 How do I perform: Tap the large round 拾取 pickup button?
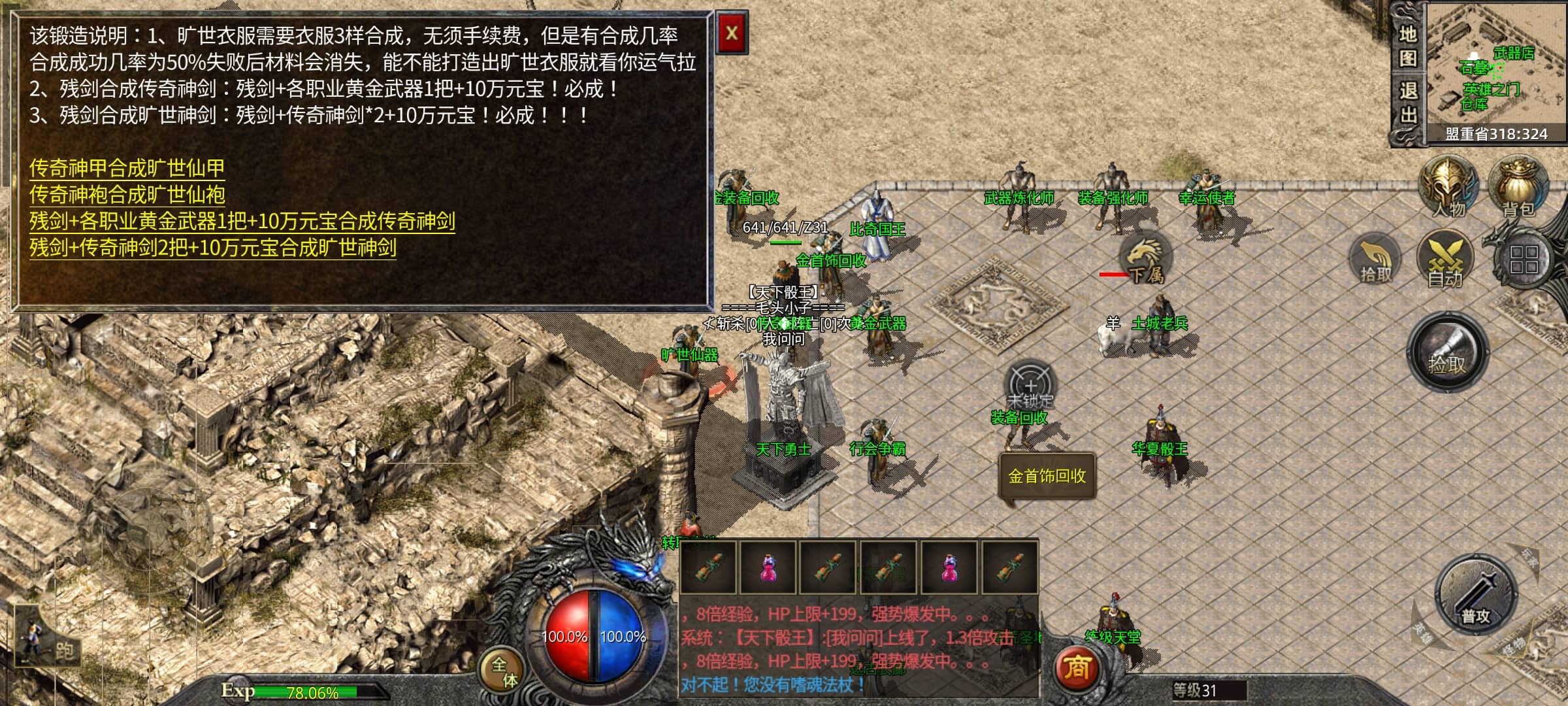(1447, 354)
